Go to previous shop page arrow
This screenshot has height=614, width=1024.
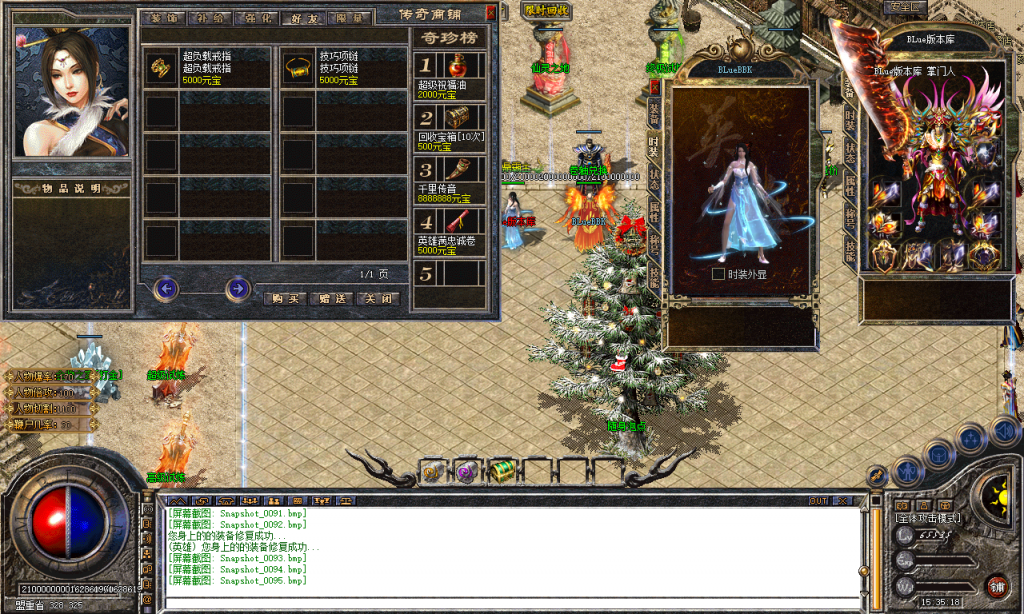pos(166,289)
